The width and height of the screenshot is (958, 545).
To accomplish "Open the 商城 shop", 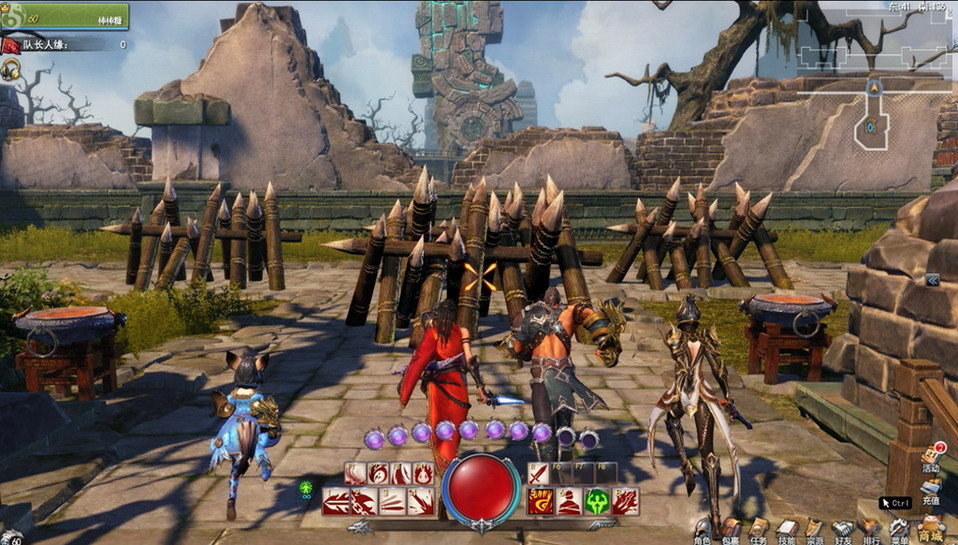I will pos(931,527).
